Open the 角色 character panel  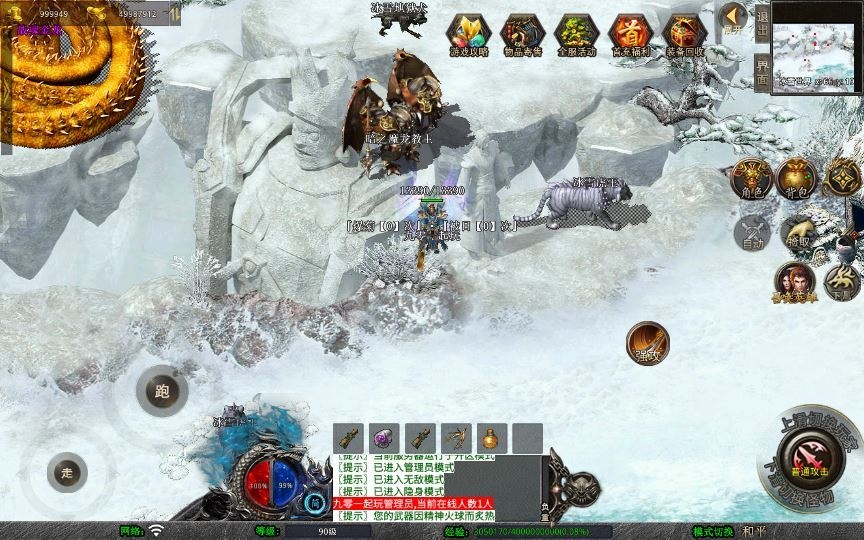752,177
